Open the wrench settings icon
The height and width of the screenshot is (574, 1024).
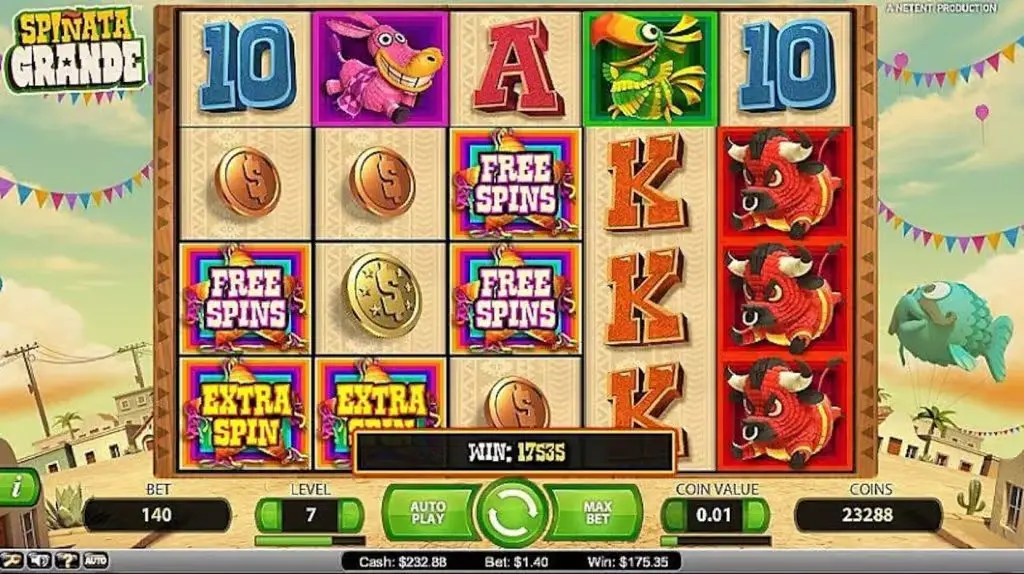[x=12, y=561]
